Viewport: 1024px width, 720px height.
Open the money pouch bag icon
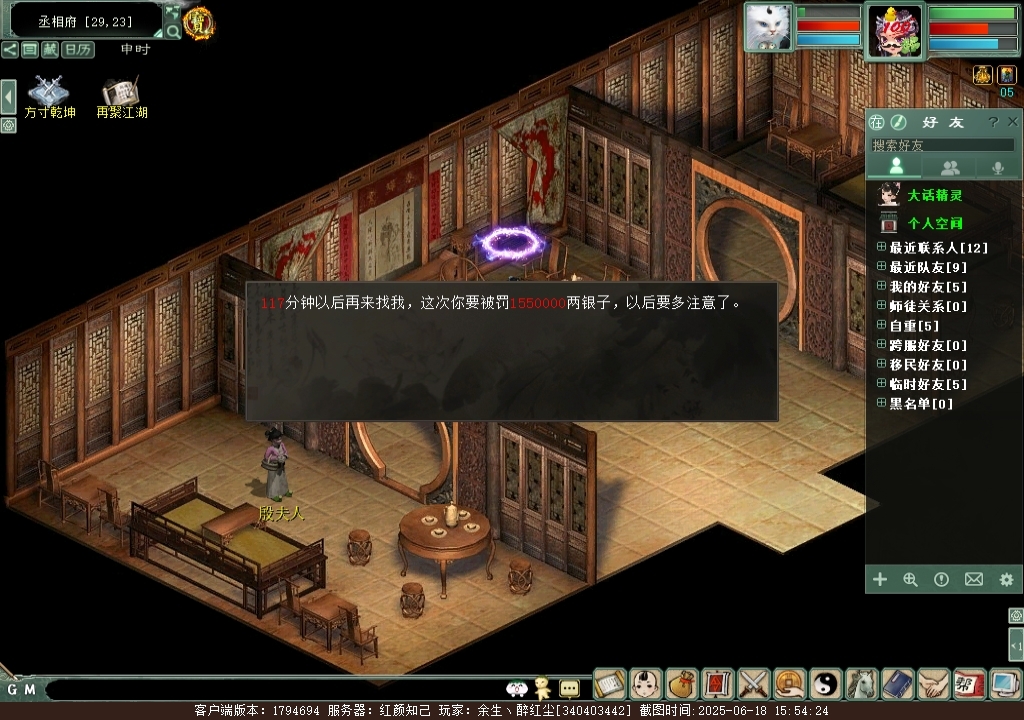coord(682,684)
